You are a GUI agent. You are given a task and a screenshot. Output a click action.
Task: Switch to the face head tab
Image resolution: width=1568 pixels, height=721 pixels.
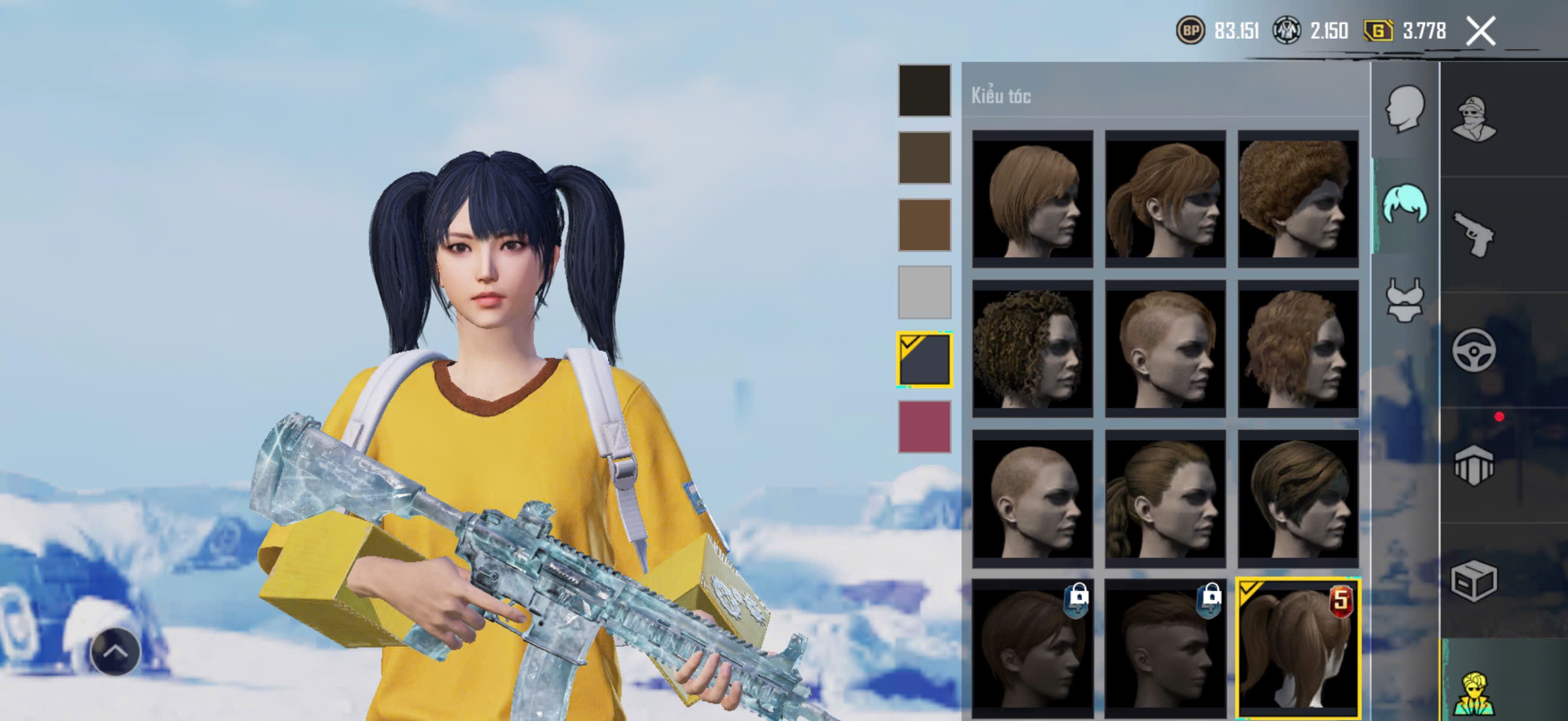[x=1405, y=109]
